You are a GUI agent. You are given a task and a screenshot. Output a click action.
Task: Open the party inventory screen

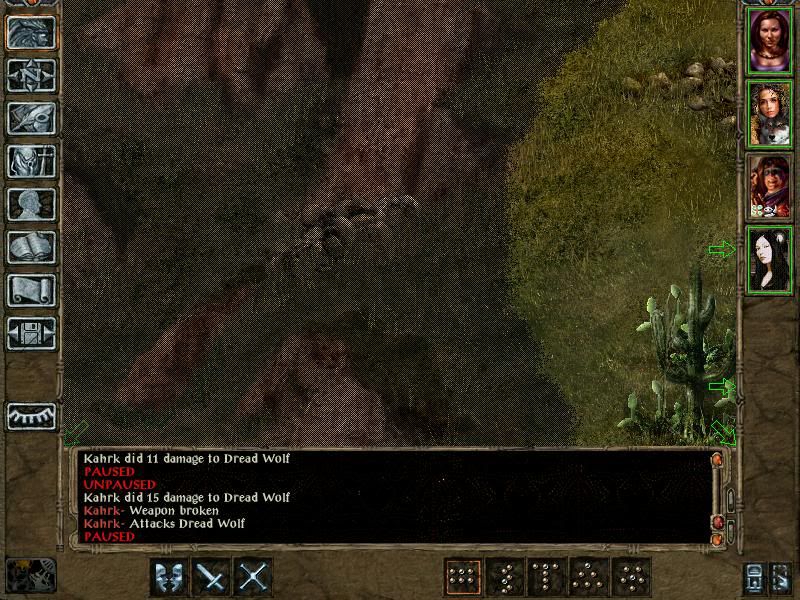(x=31, y=161)
